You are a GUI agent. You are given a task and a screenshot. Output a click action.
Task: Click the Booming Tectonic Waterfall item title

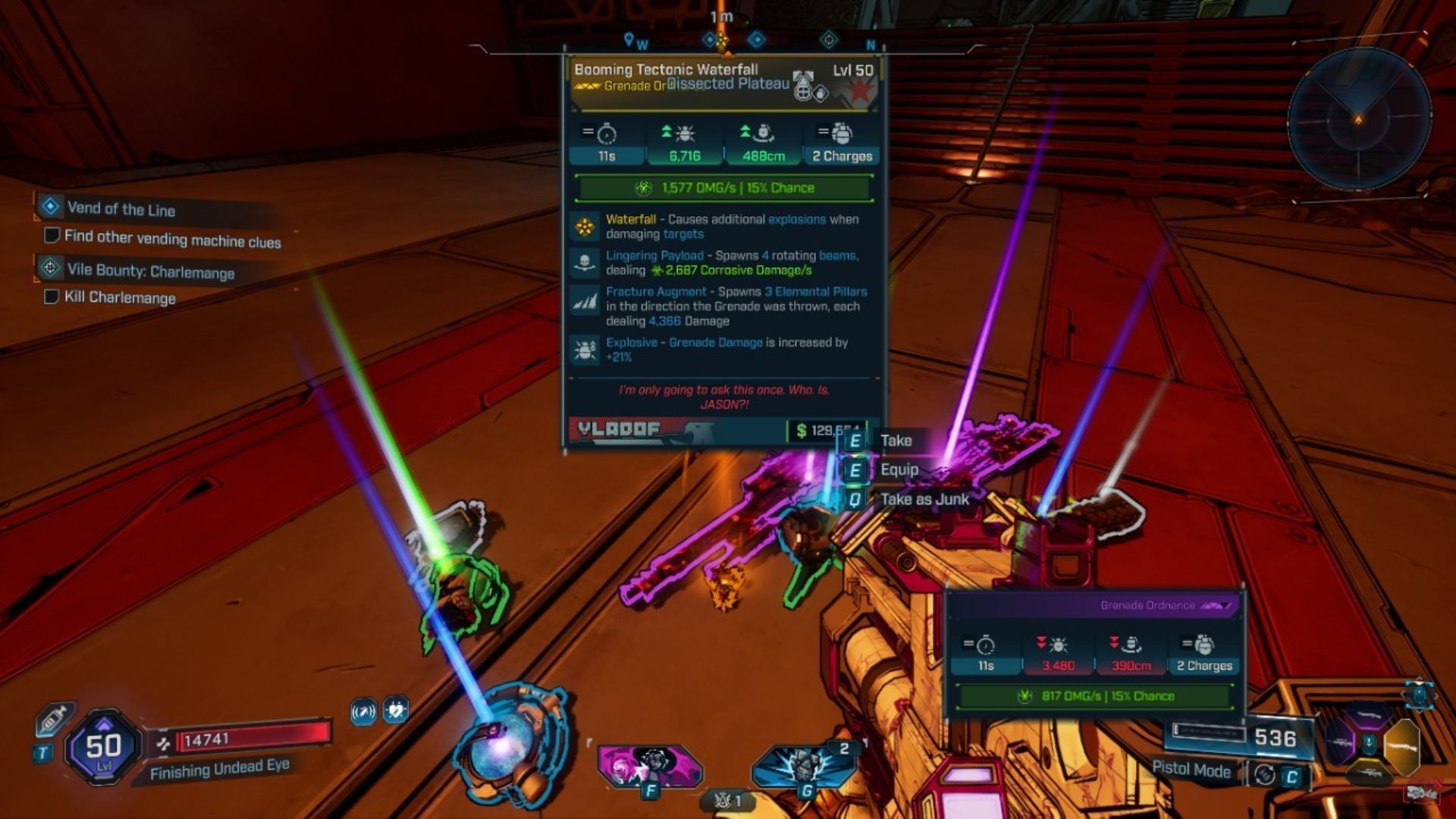[666, 70]
